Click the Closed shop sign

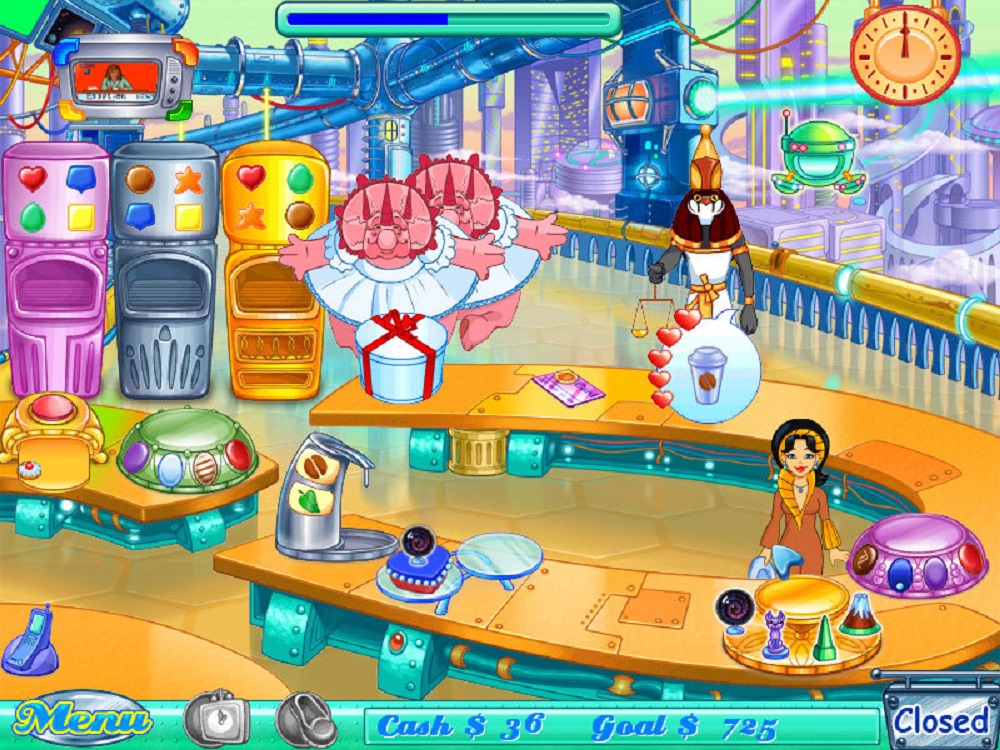940,720
